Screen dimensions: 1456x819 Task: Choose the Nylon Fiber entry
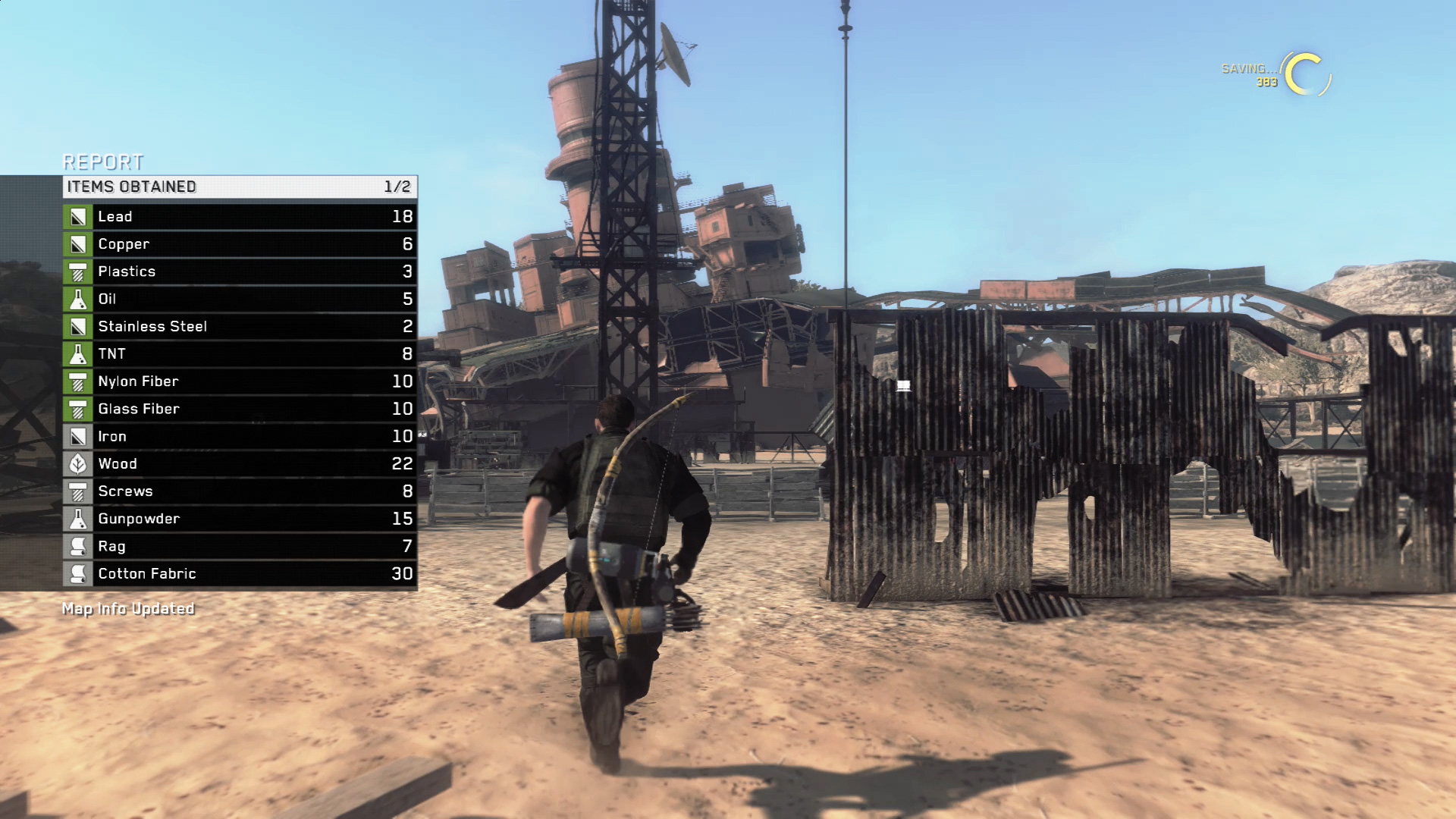(x=240, y=381)
